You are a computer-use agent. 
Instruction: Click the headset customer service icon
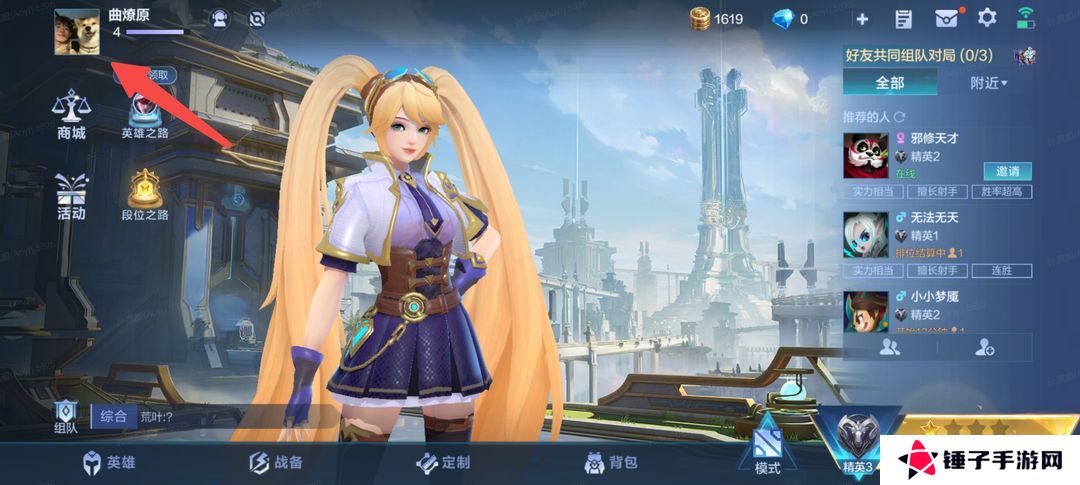(220, 19)
